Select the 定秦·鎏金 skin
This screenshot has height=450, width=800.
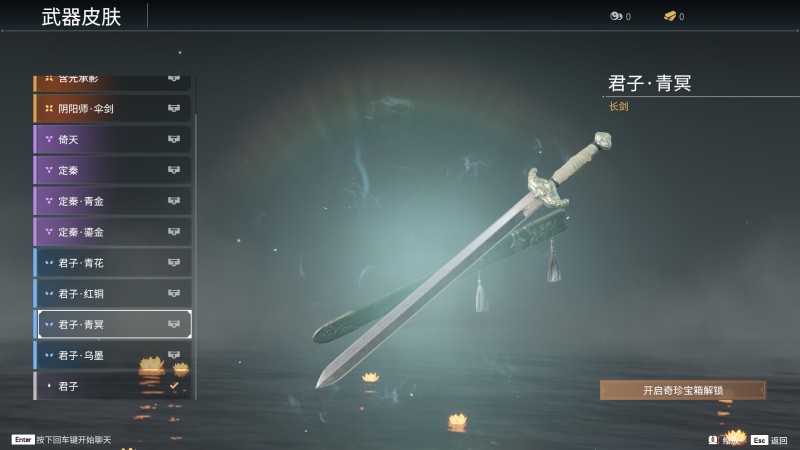(x=112, y=232)
